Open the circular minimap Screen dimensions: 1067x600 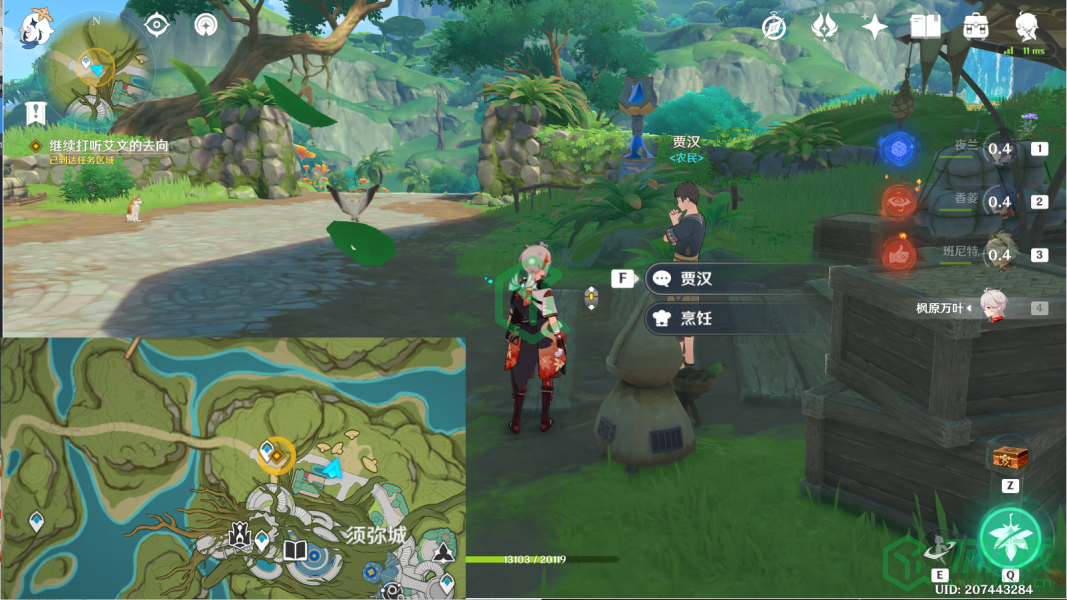pyautogui.click(x=97, y=67)
